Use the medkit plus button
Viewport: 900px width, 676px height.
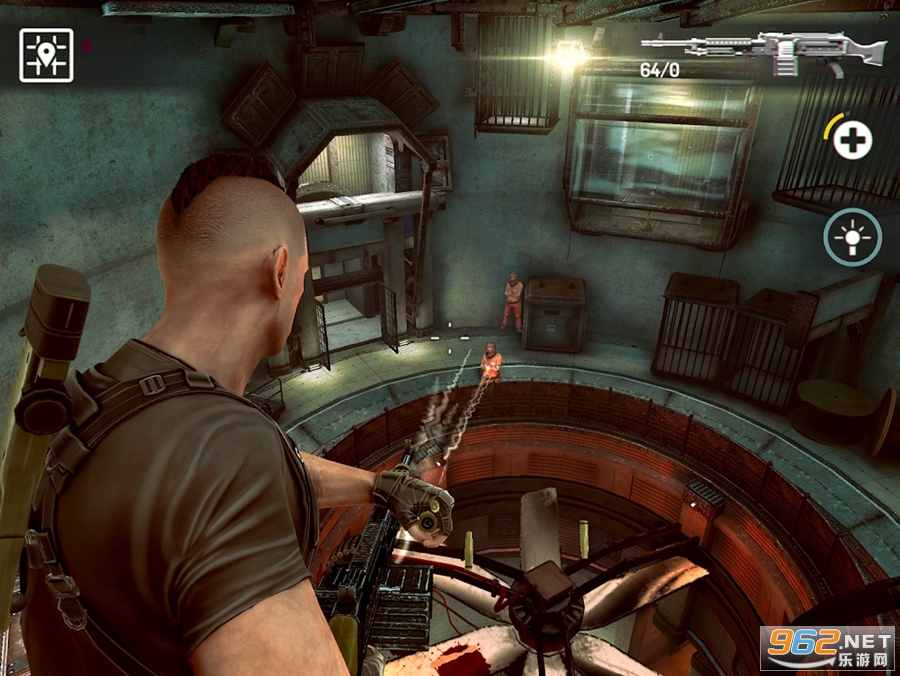pyautogui.click(x=852, y=140)
